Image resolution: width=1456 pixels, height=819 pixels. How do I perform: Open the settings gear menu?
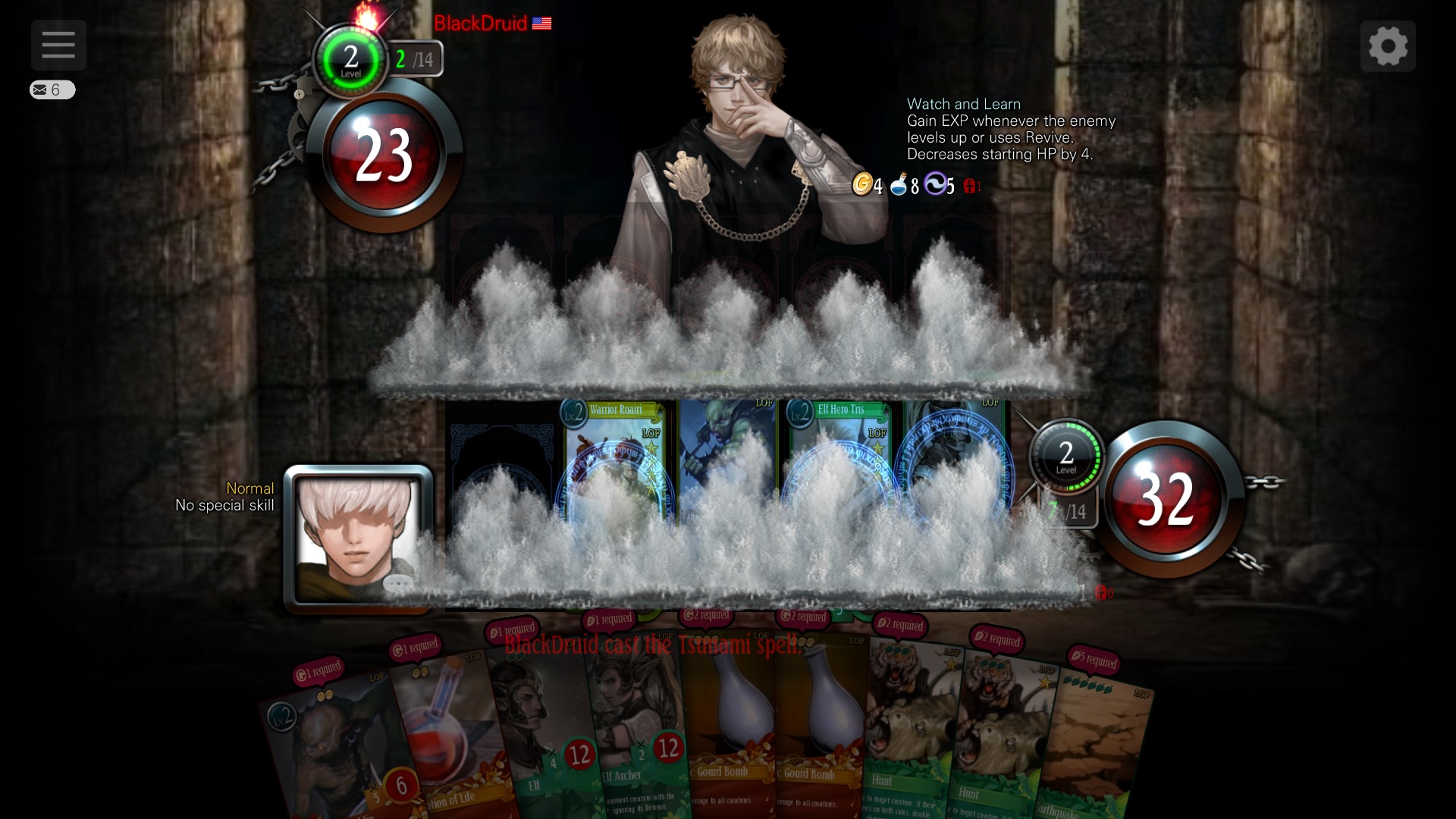pyautogui.click(x=1389, y=45)
